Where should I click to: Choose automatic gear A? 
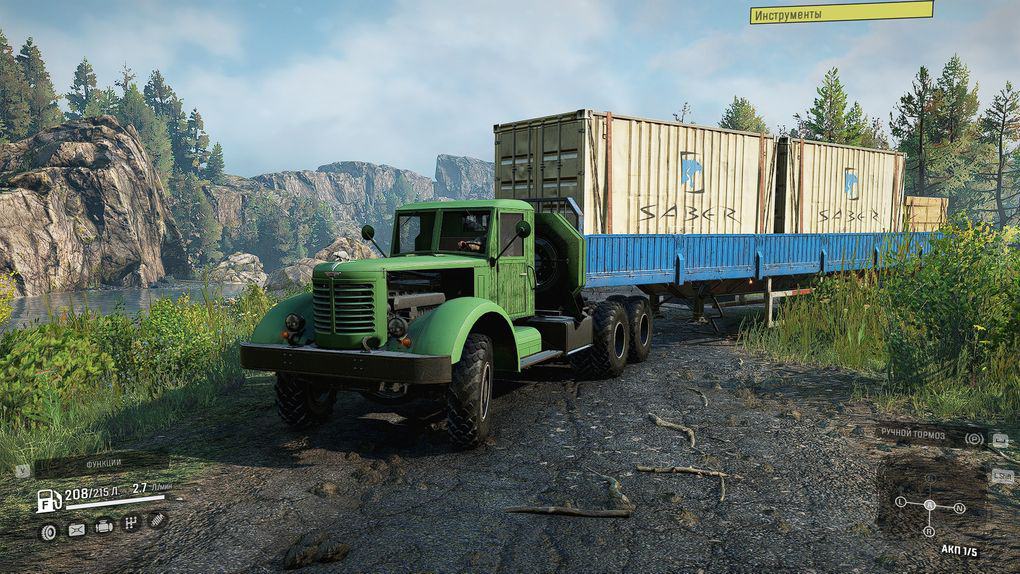(x=929, y=505)
